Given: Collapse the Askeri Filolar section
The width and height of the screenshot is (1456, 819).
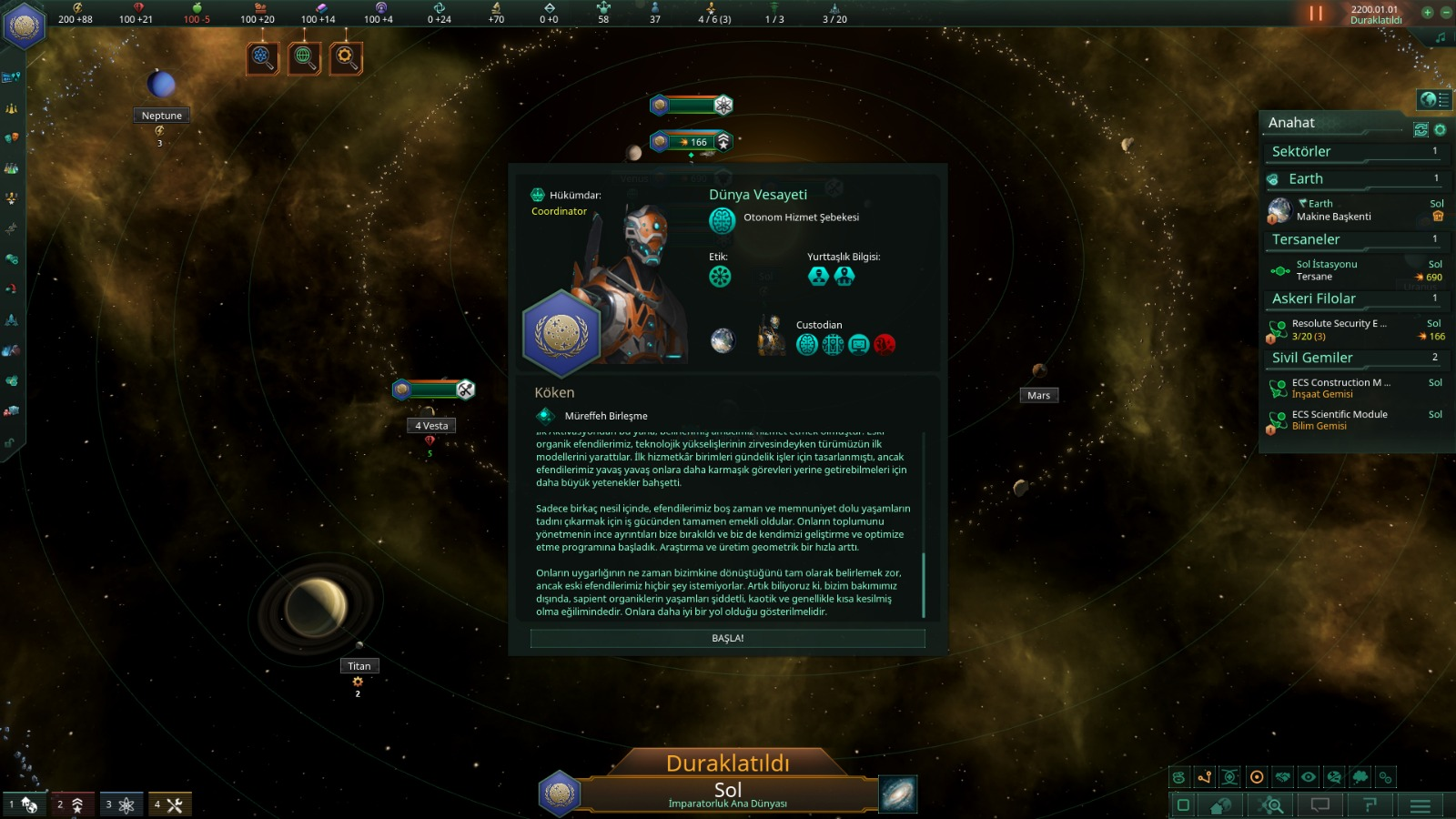Looking at the screenshot, I should 1353,299.
